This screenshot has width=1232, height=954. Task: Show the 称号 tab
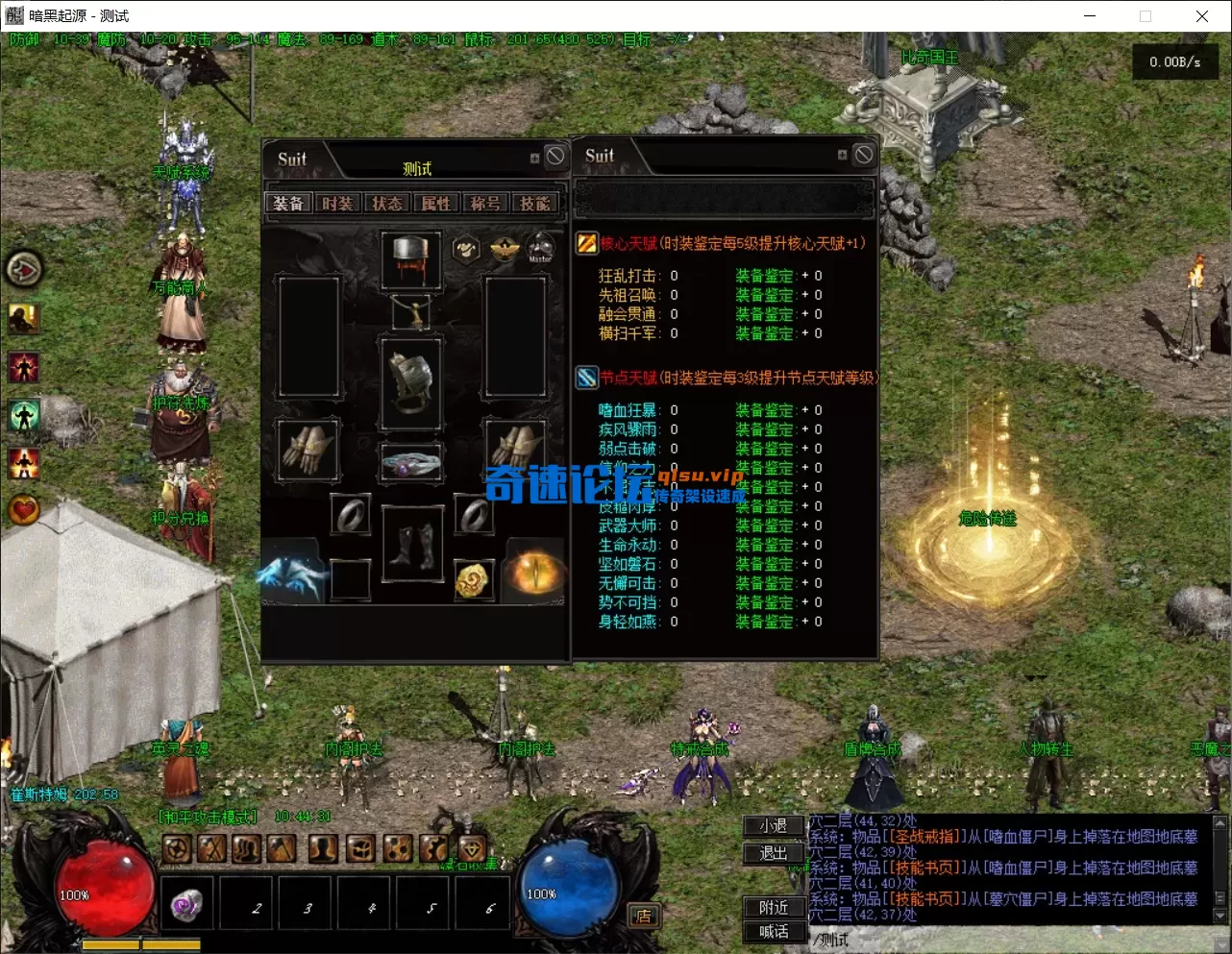pyautogui.click(x=485, y=204)
